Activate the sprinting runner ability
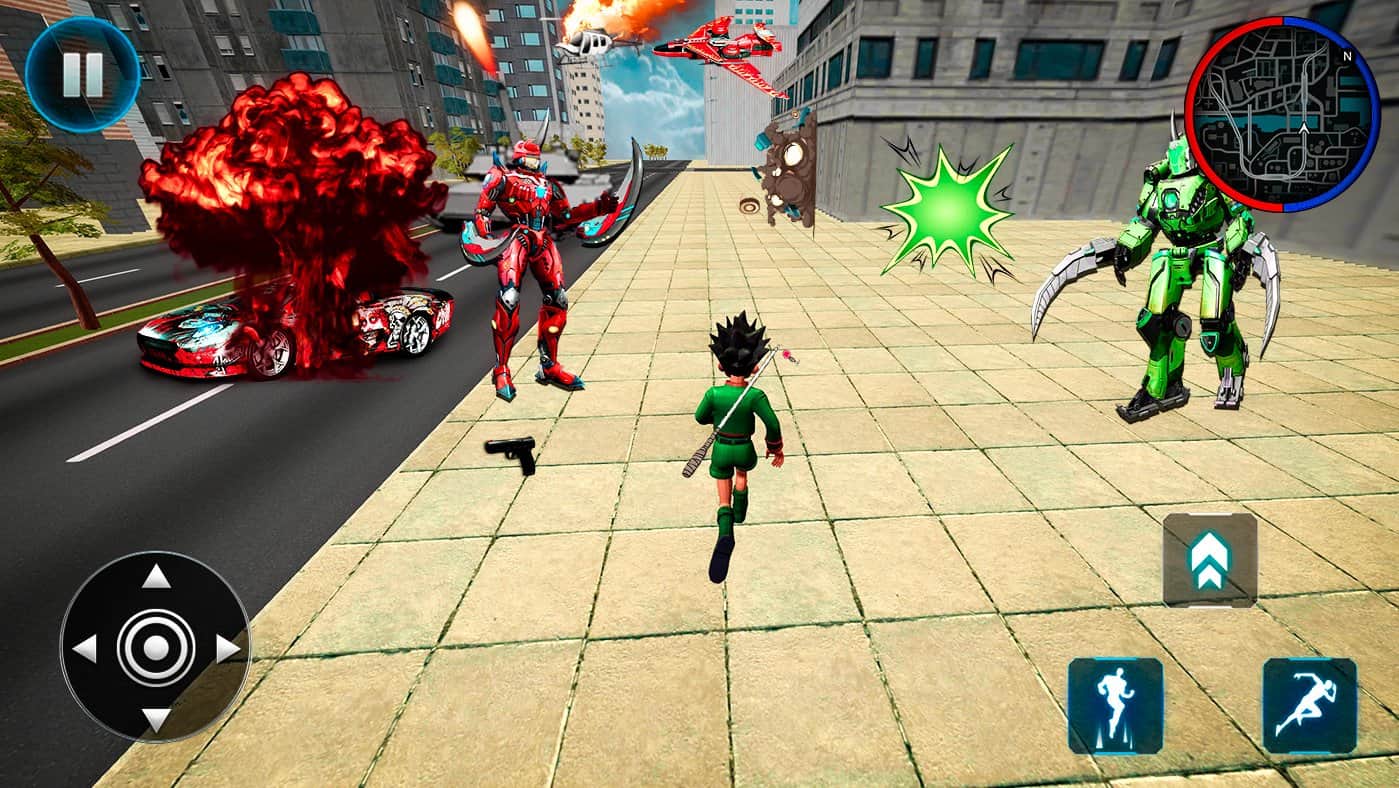The width and height of the screenshot is (1399, 788). click(1309, 705)
